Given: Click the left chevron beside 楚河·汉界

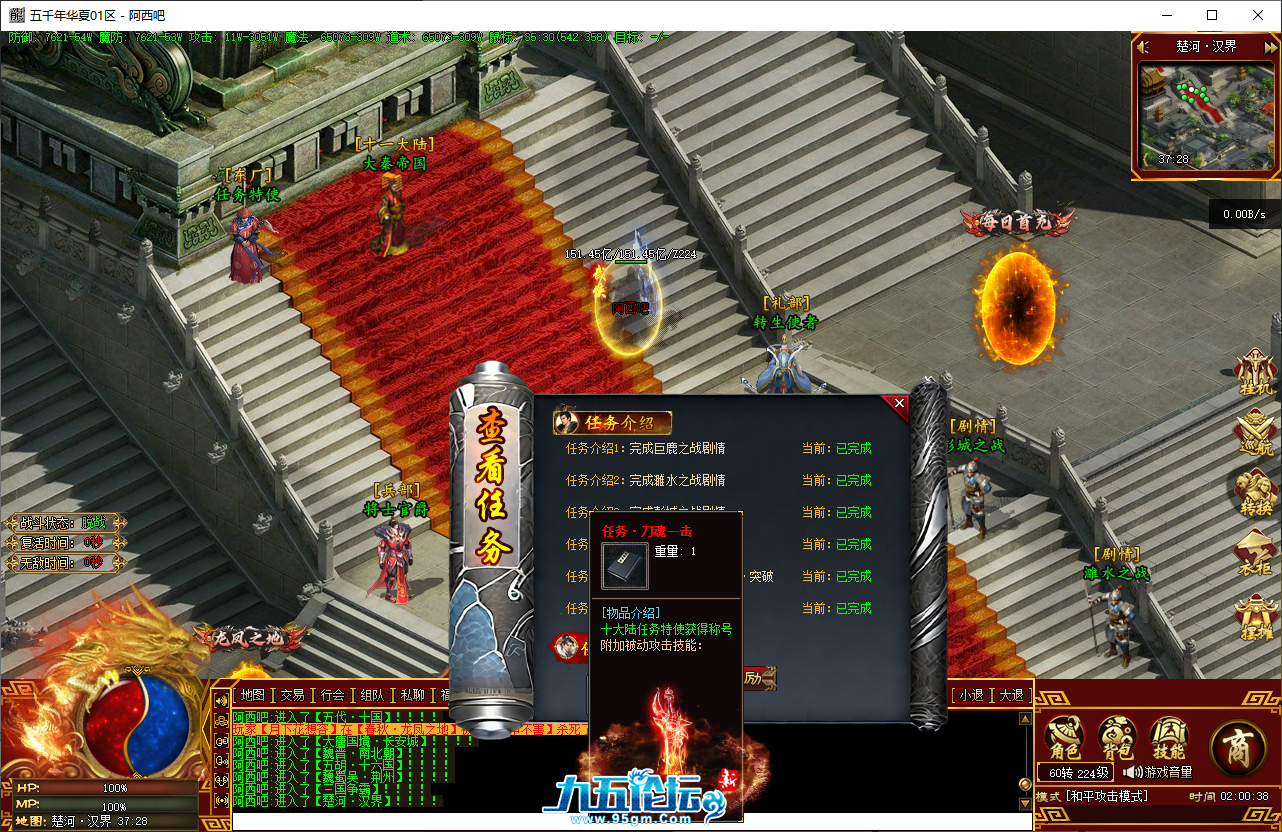Looking at the screenshot, I should [1141, 46].
